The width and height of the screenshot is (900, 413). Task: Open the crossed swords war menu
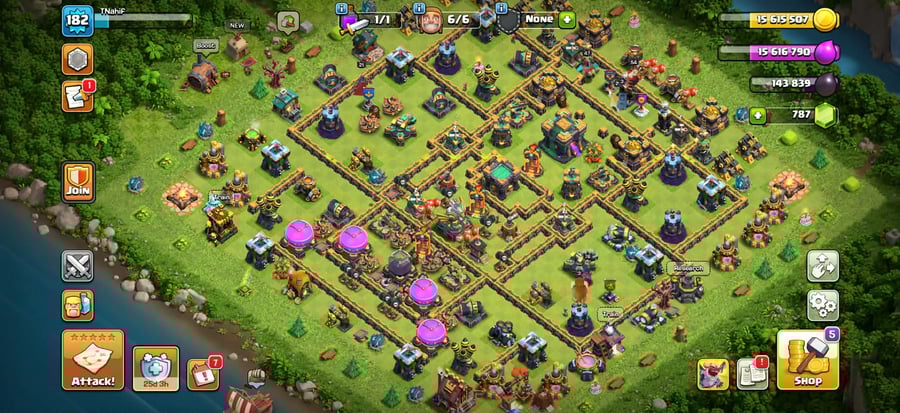(x=78, y=266)
